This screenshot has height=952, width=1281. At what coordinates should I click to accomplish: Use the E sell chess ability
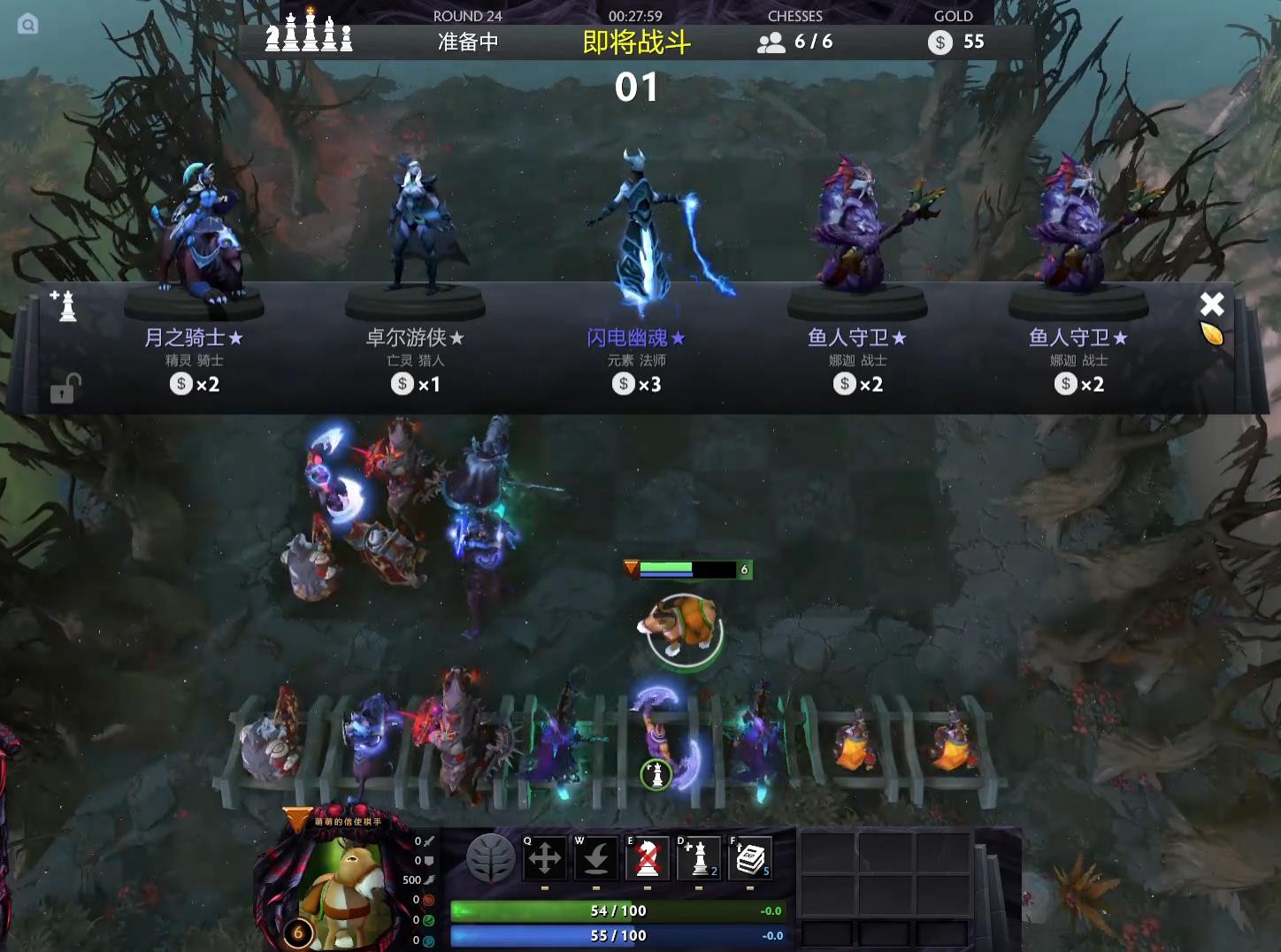point(648,857)
